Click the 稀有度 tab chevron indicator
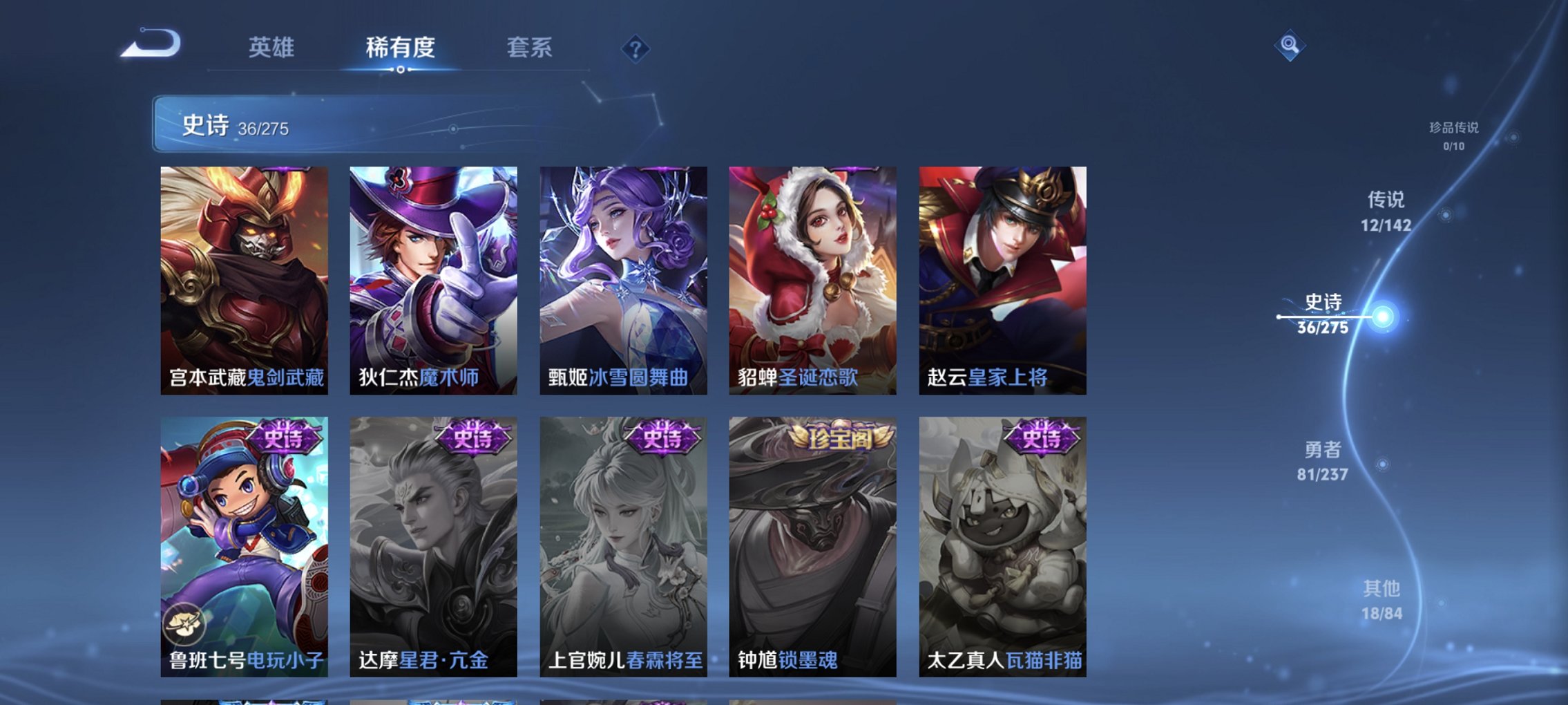1568x705 pixels. [402, 71]
